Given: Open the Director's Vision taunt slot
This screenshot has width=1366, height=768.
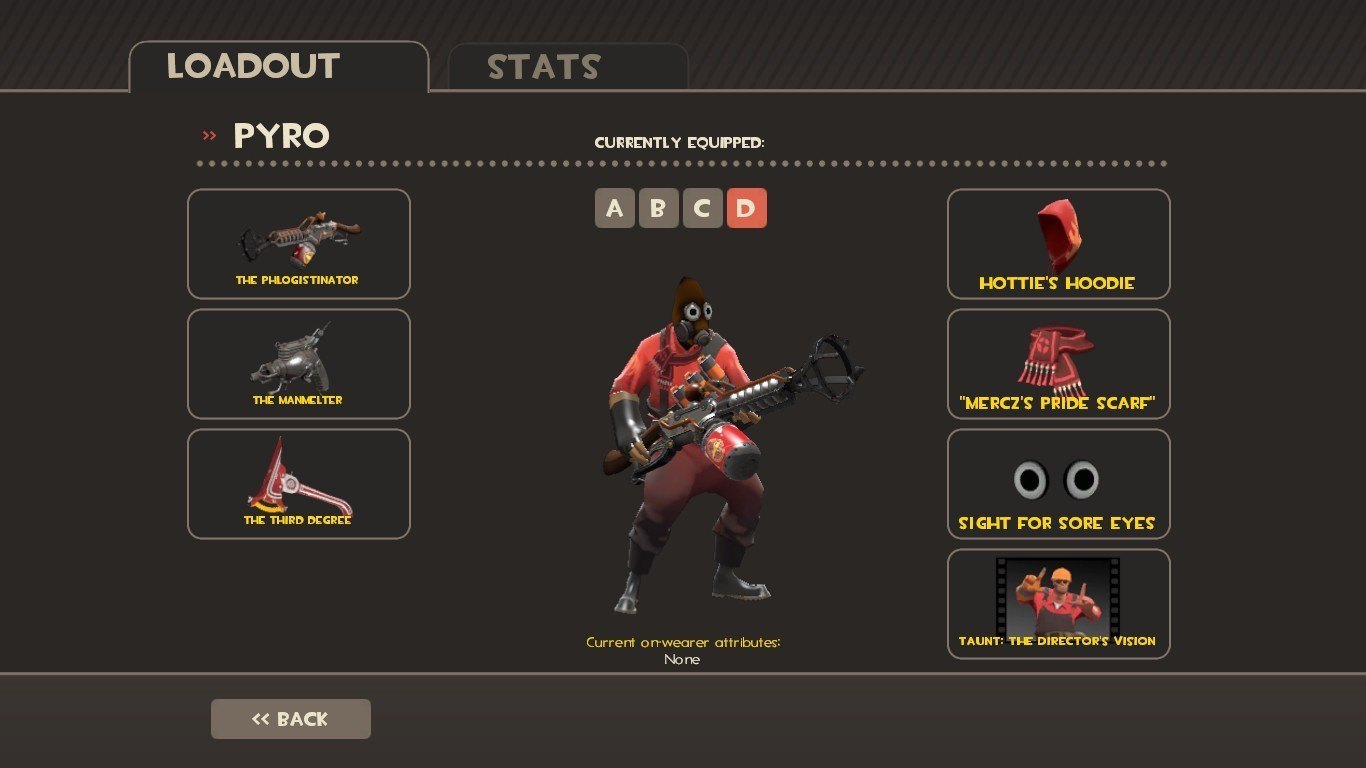Looking at the screenshot, I should coord(1058,604).
